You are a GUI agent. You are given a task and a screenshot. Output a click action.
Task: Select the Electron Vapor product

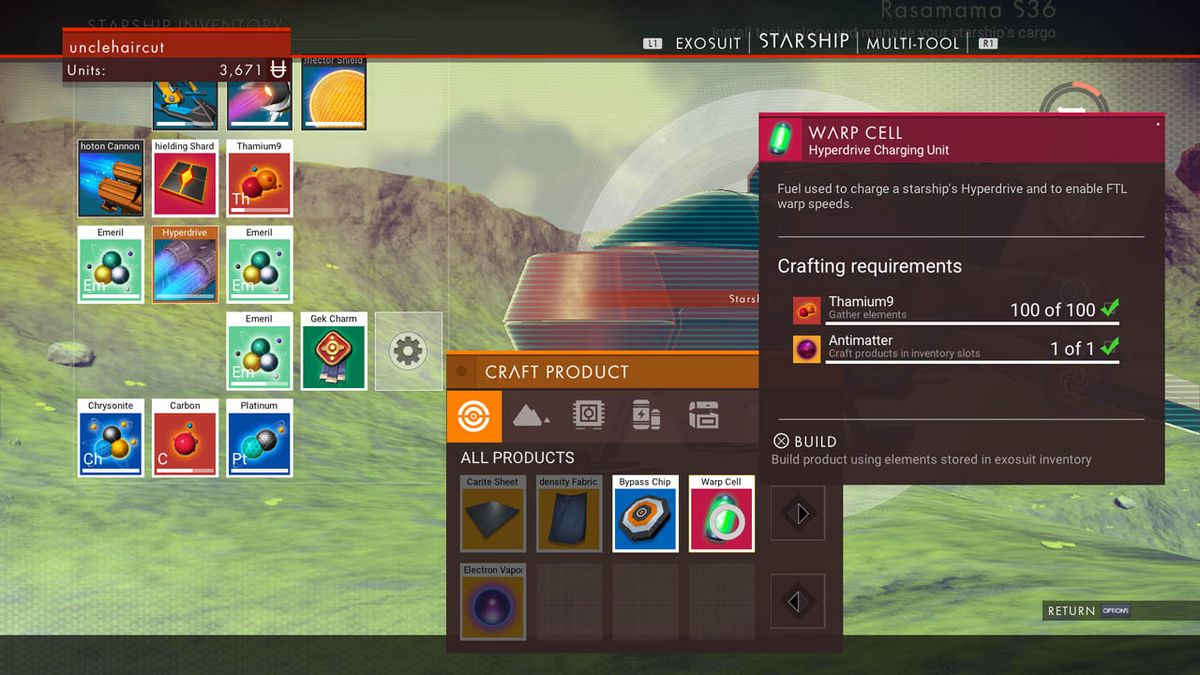(493, 601)
